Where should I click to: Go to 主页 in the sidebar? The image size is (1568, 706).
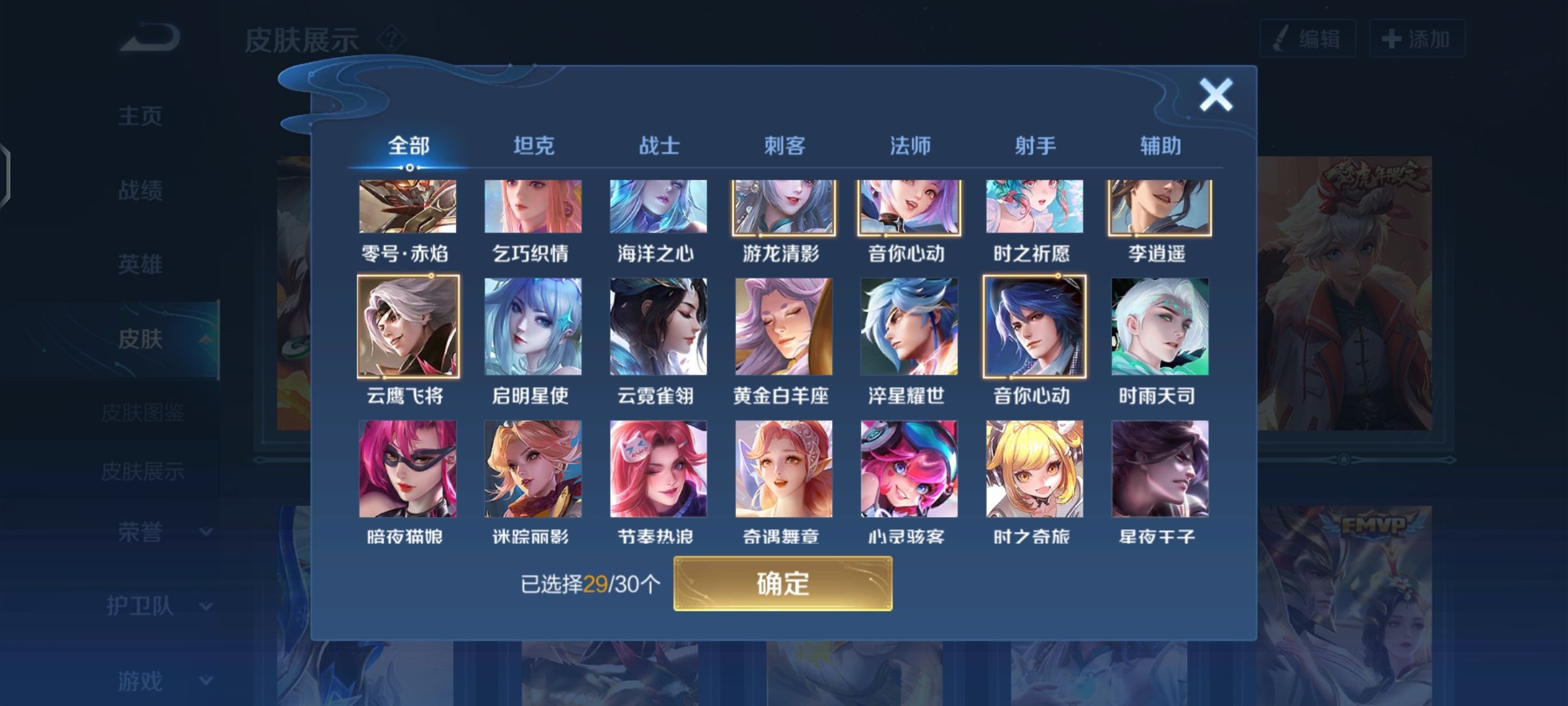pos(139,116)
